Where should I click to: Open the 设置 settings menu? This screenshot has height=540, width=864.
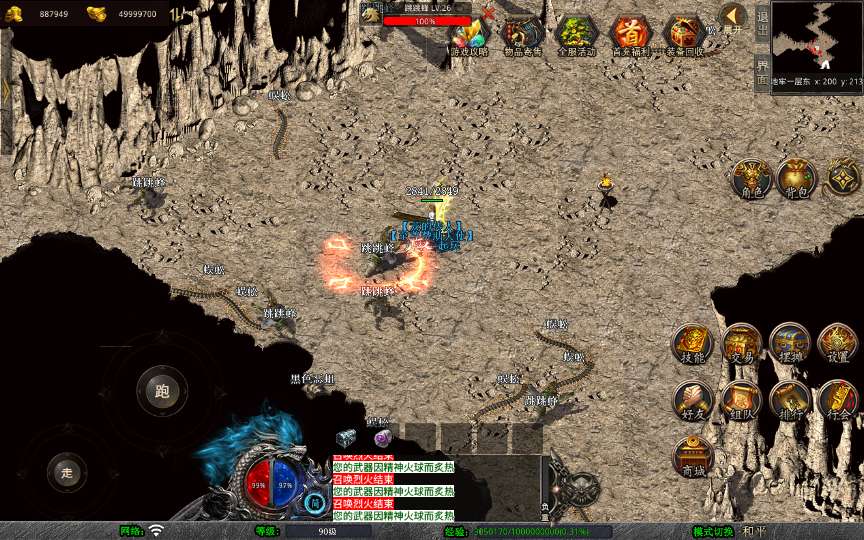coord(838,343)
